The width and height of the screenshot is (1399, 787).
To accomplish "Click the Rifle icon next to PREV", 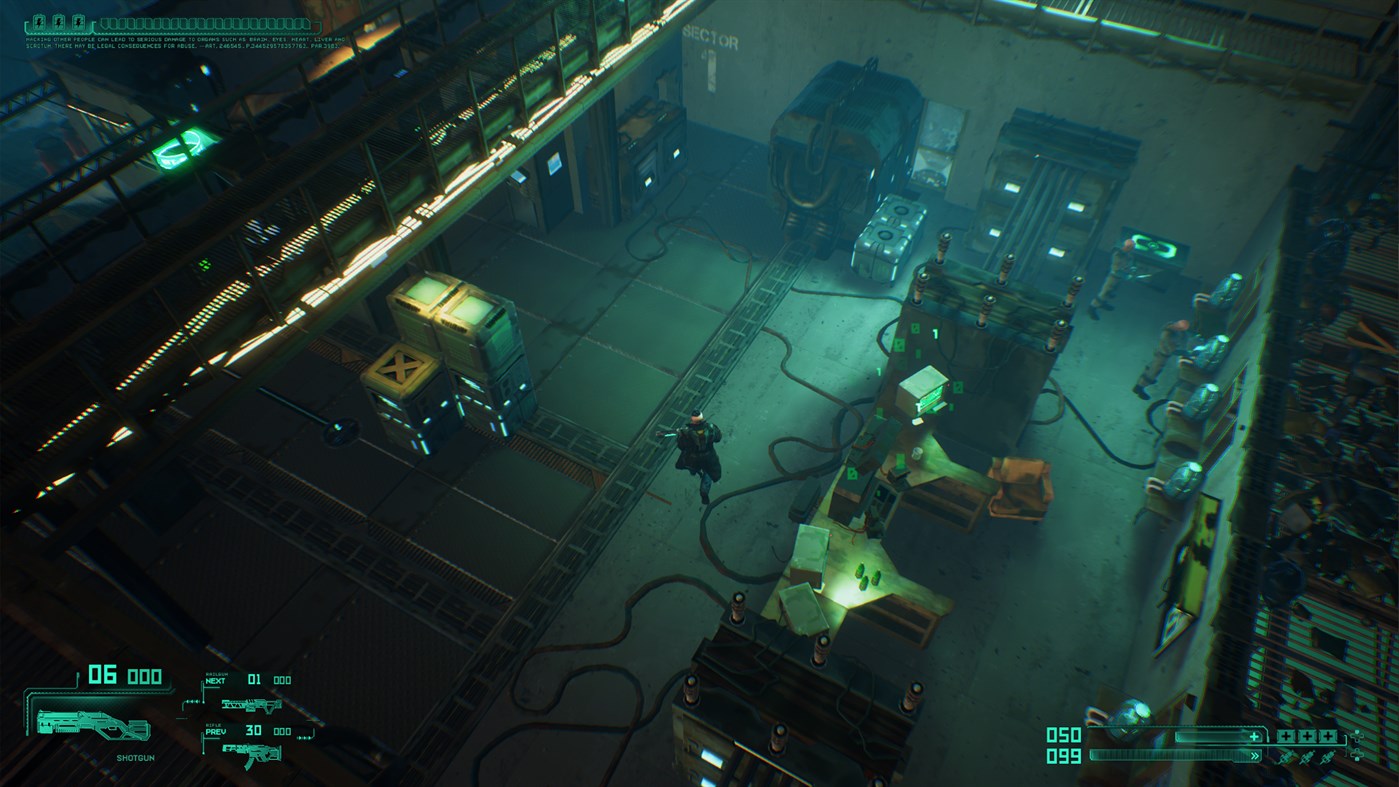I will tap(251, 753).
